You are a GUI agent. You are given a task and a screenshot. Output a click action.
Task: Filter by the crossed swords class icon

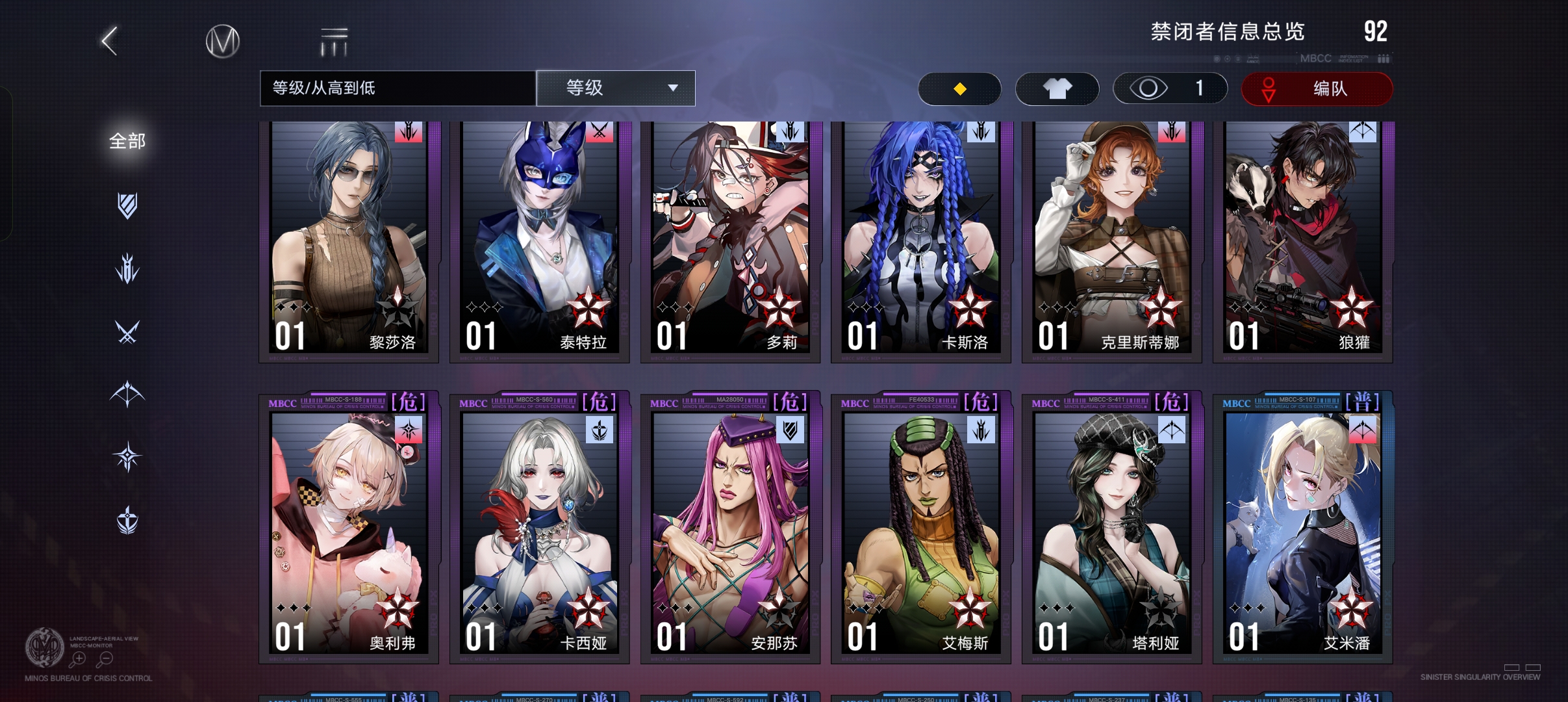tap(127, 332)
